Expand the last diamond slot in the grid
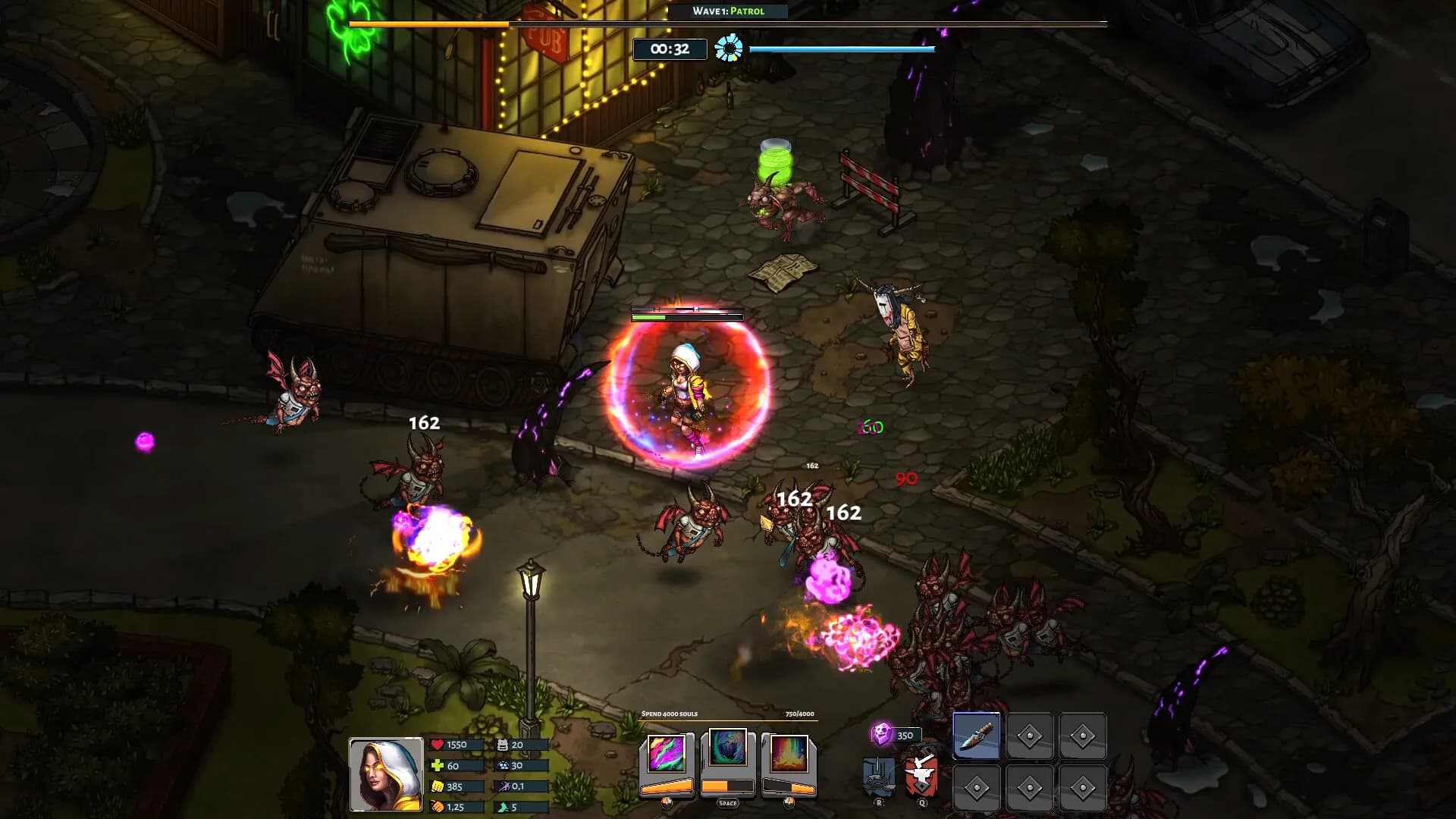 (x=1083, y=789)
